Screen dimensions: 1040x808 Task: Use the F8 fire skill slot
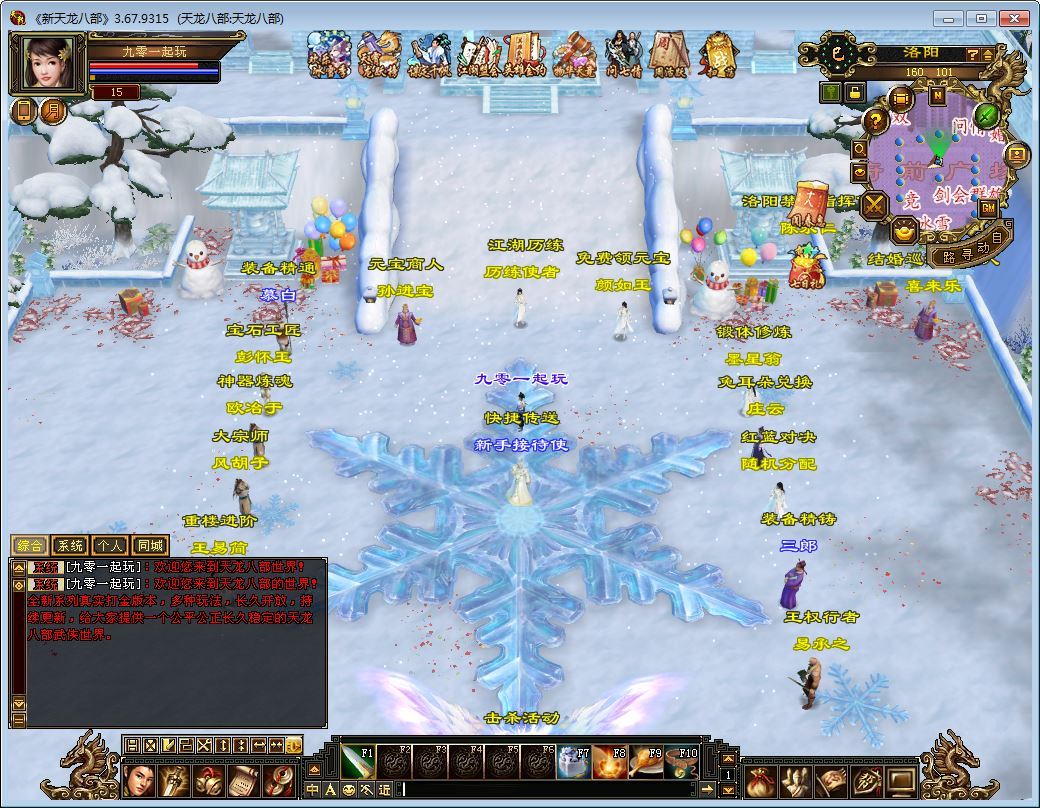coord(608,763)
